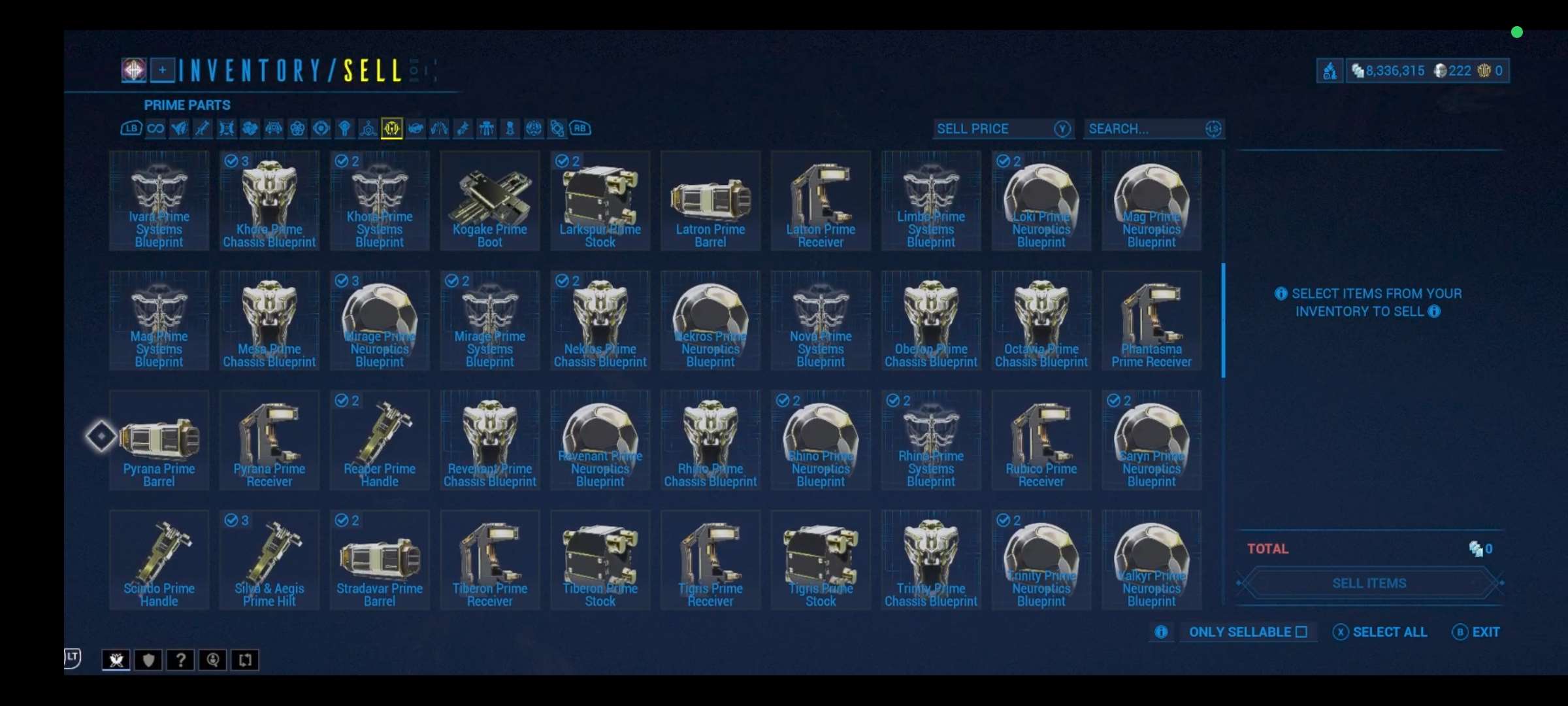Toggle the Only Sellable checkbox
The image size is (1568, 706).
pyautogui.click(x=1301, y=632)
